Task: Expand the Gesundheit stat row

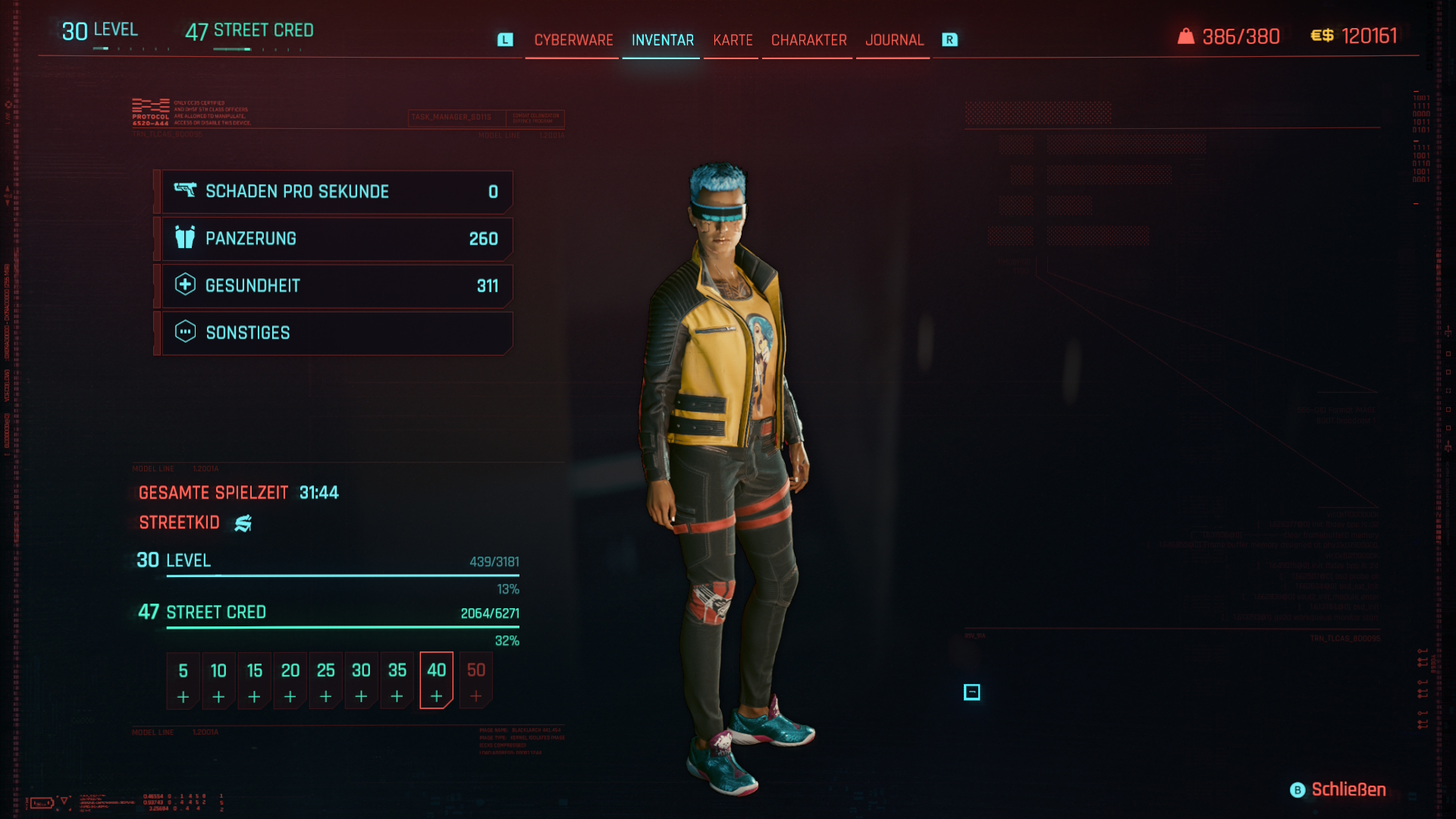Action: (337, 286)
